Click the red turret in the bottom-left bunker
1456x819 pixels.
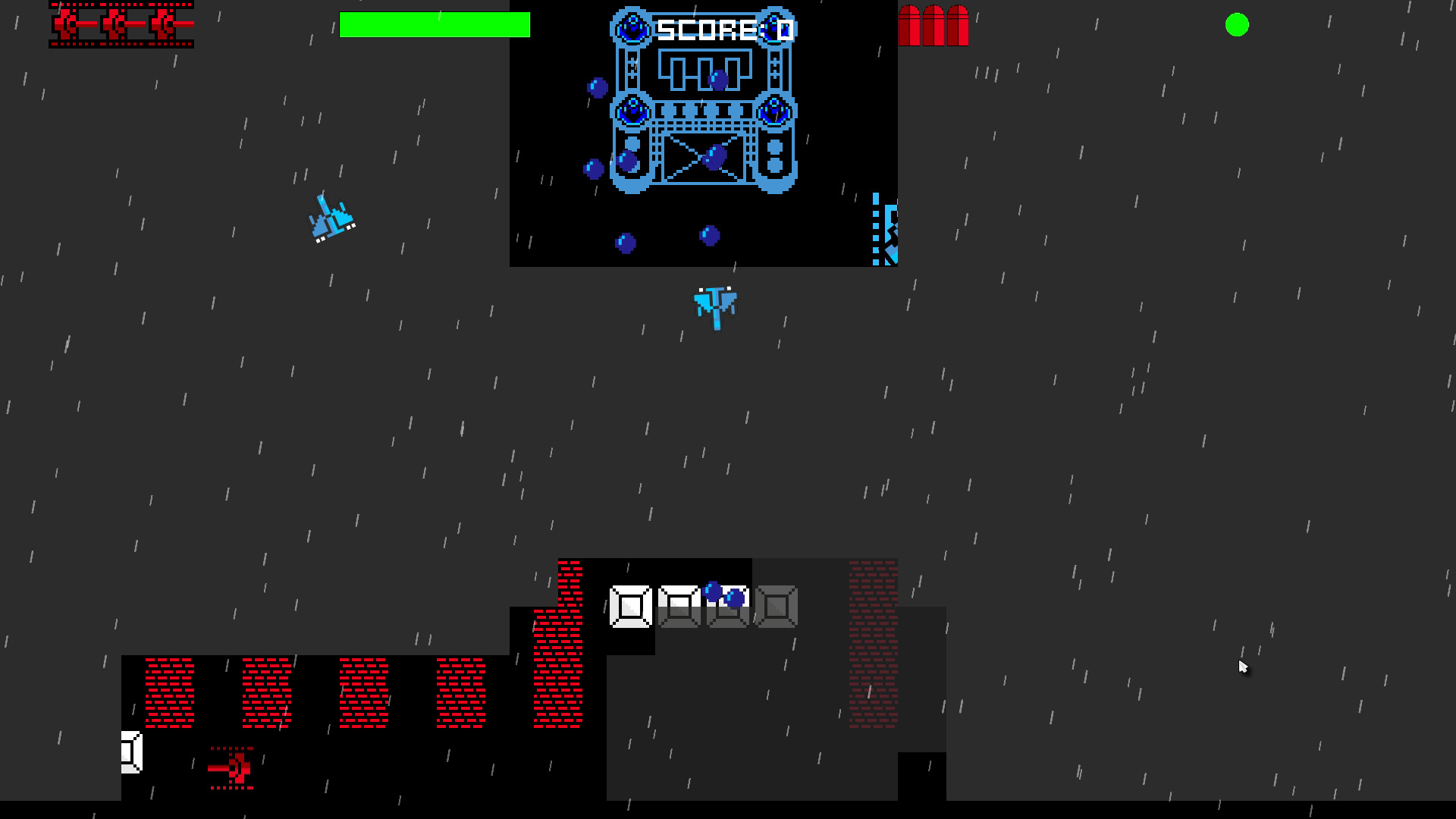tap(231, 770)
